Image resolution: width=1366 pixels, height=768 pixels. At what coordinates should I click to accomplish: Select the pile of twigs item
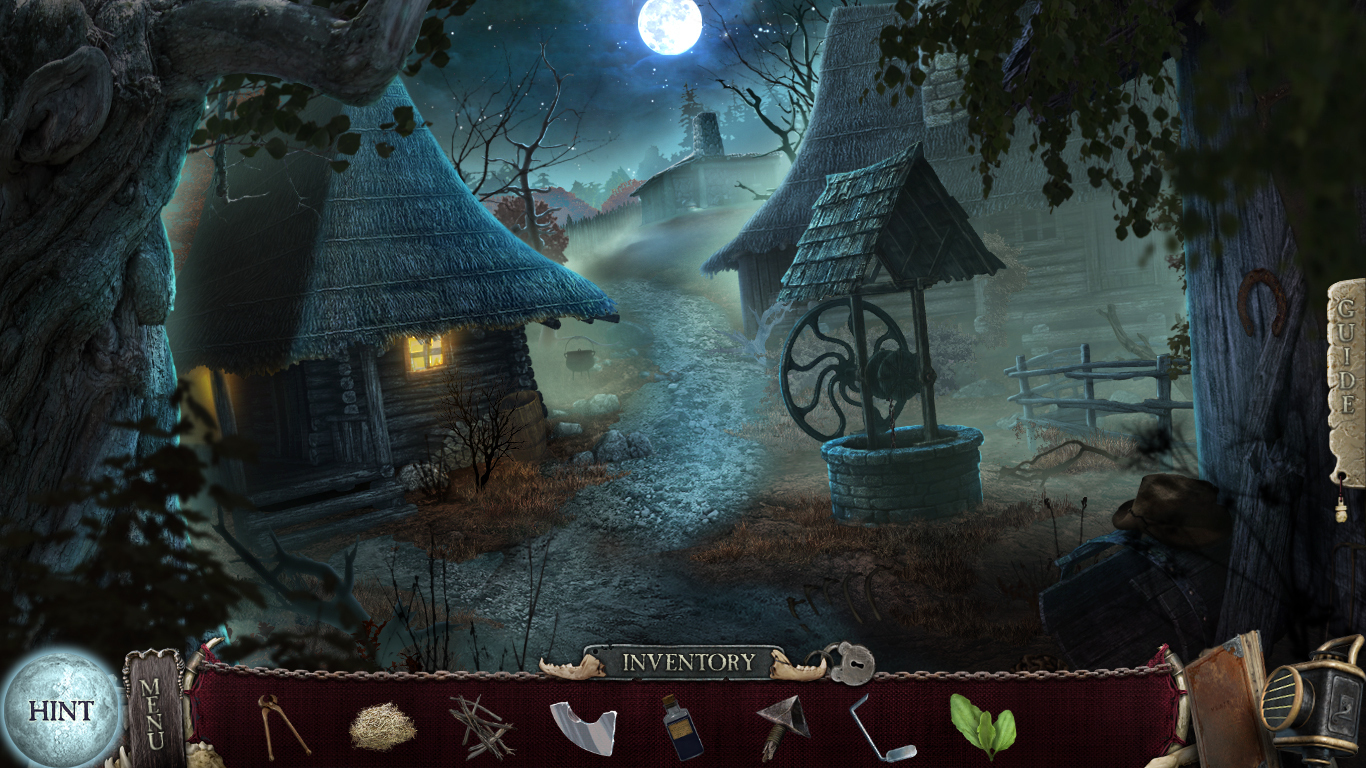click(481, 726)
